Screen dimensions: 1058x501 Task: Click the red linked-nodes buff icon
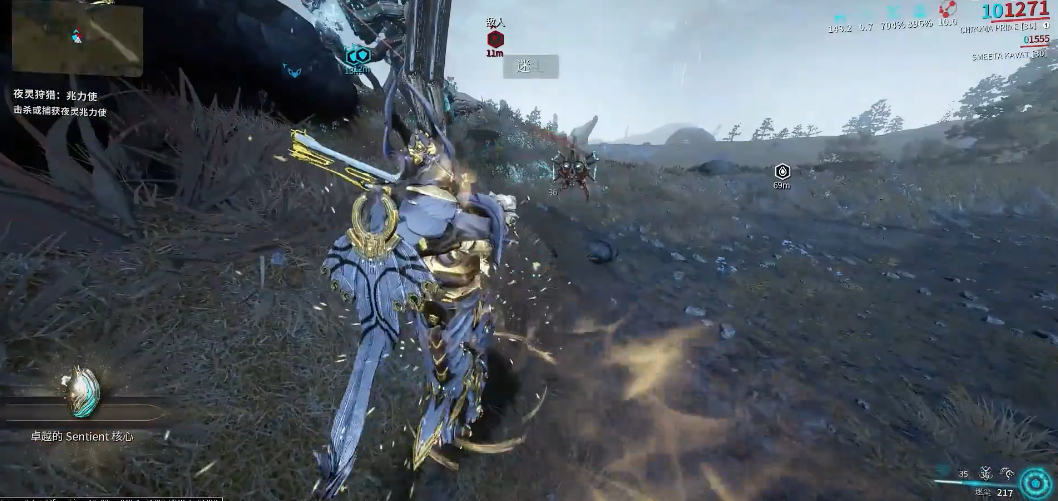coord(947,9)
